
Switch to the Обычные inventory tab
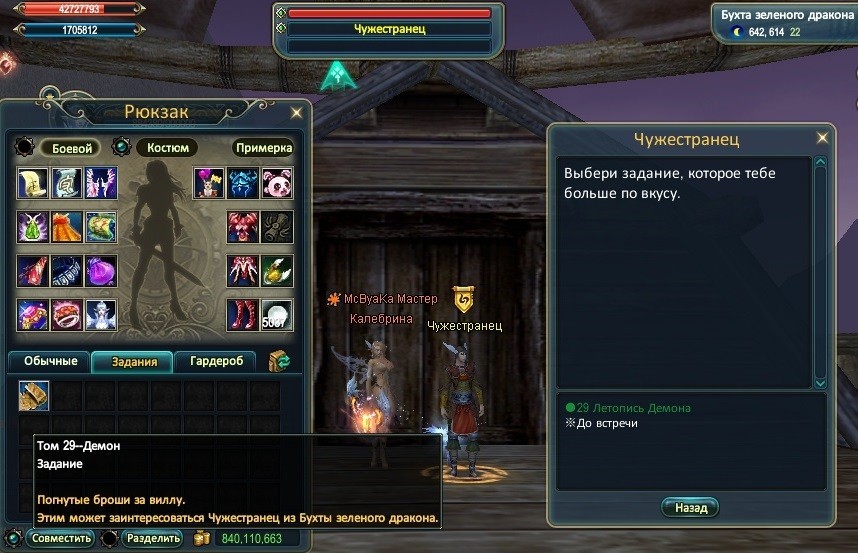[x=50, y=361]
